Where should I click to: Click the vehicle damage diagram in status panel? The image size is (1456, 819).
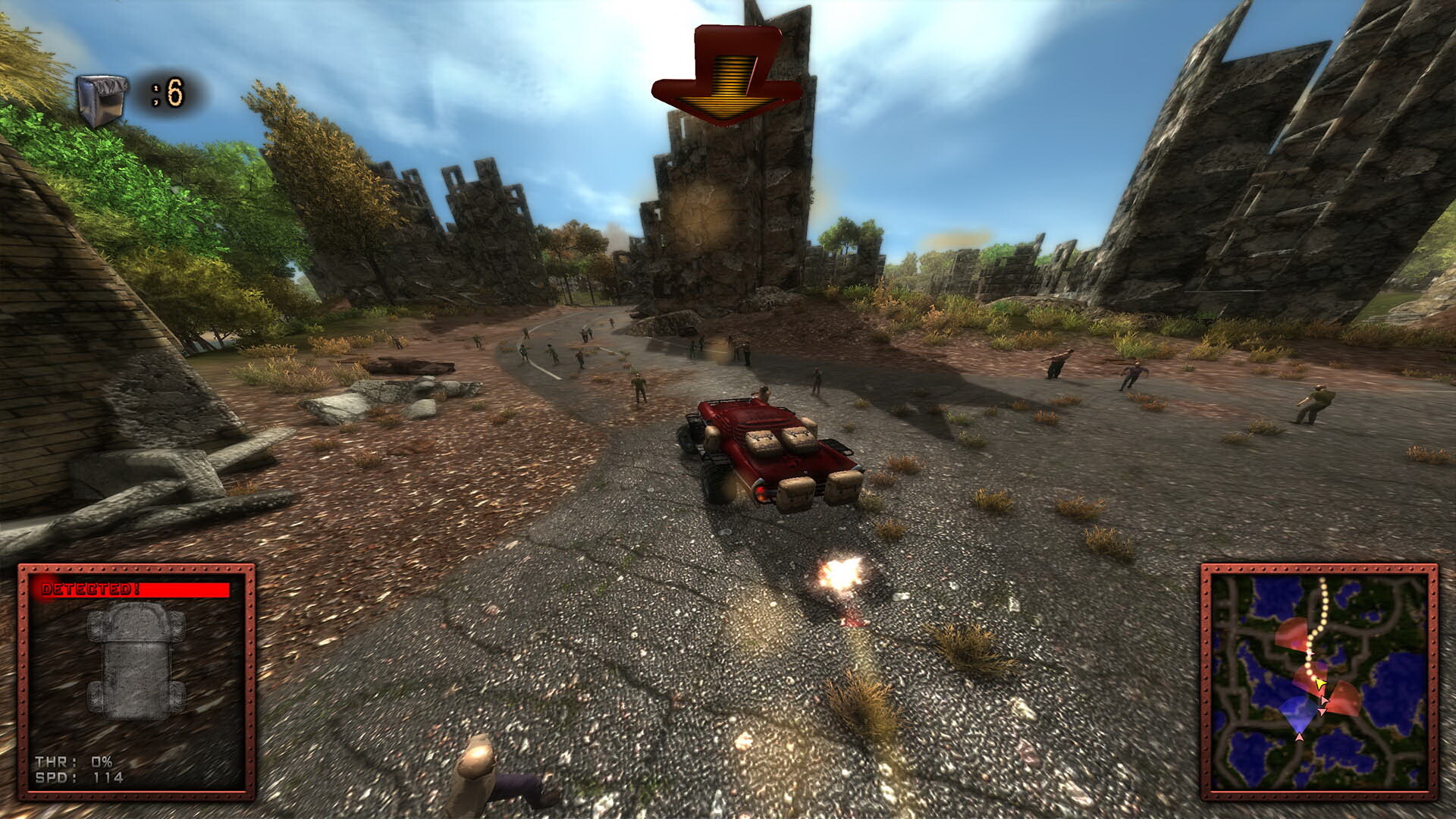click(x=136, y=661)
